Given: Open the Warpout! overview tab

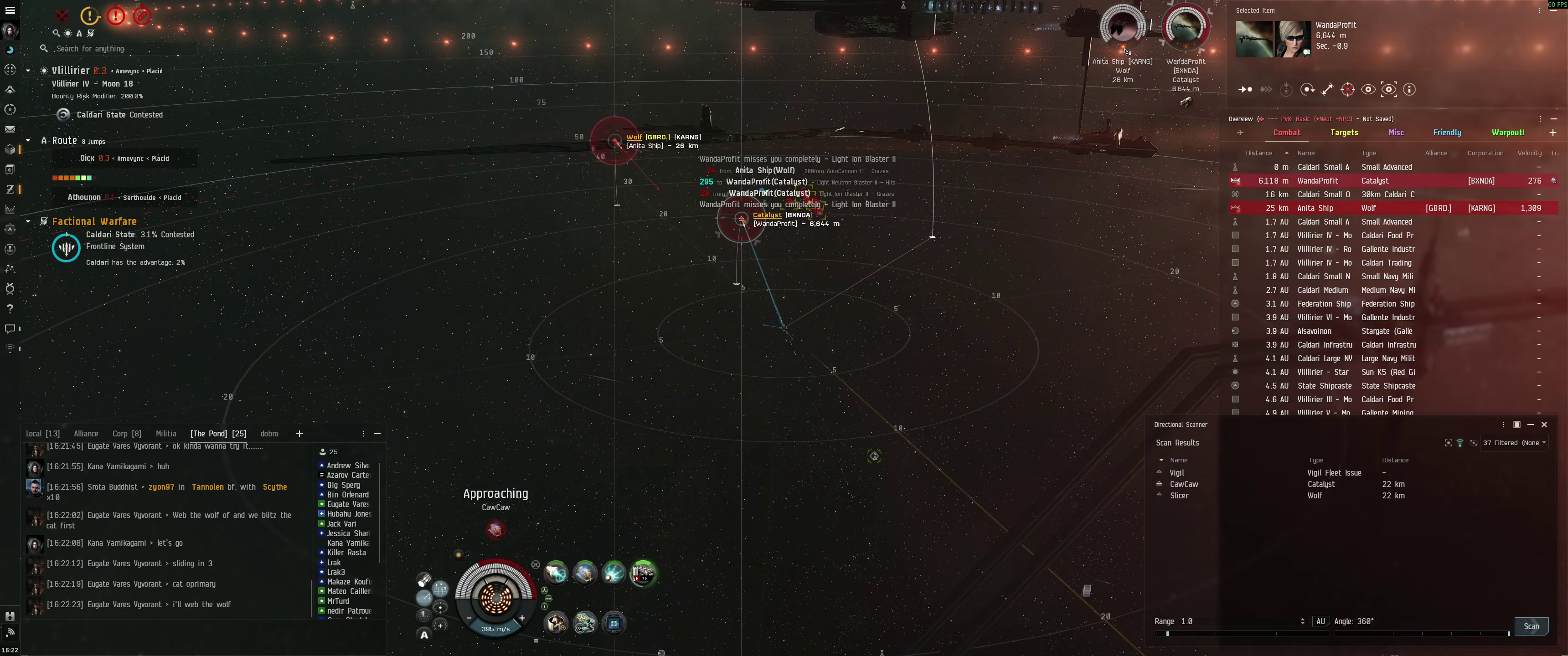Looking at the screenshot, I should [x=1507, y=133].
